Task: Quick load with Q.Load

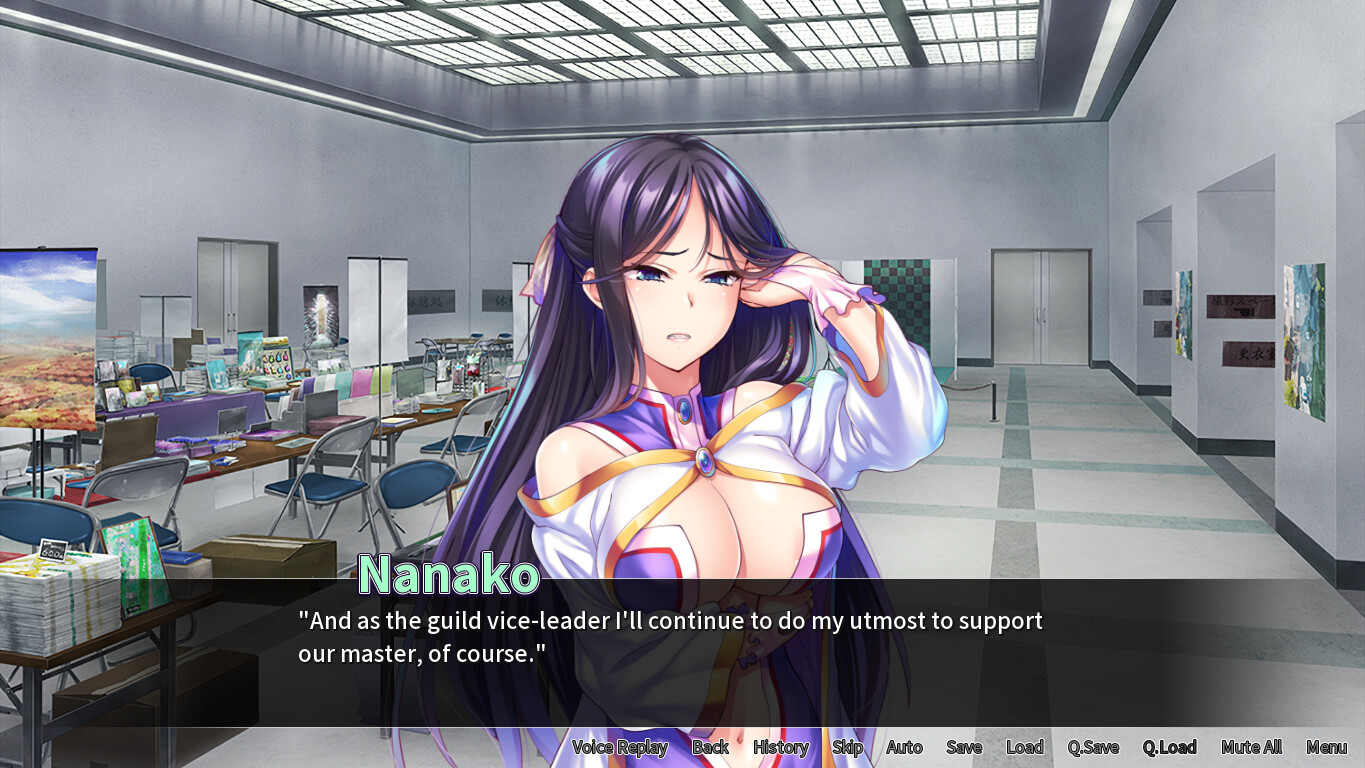Action: pyautogui.click(x=1169, y=747)
